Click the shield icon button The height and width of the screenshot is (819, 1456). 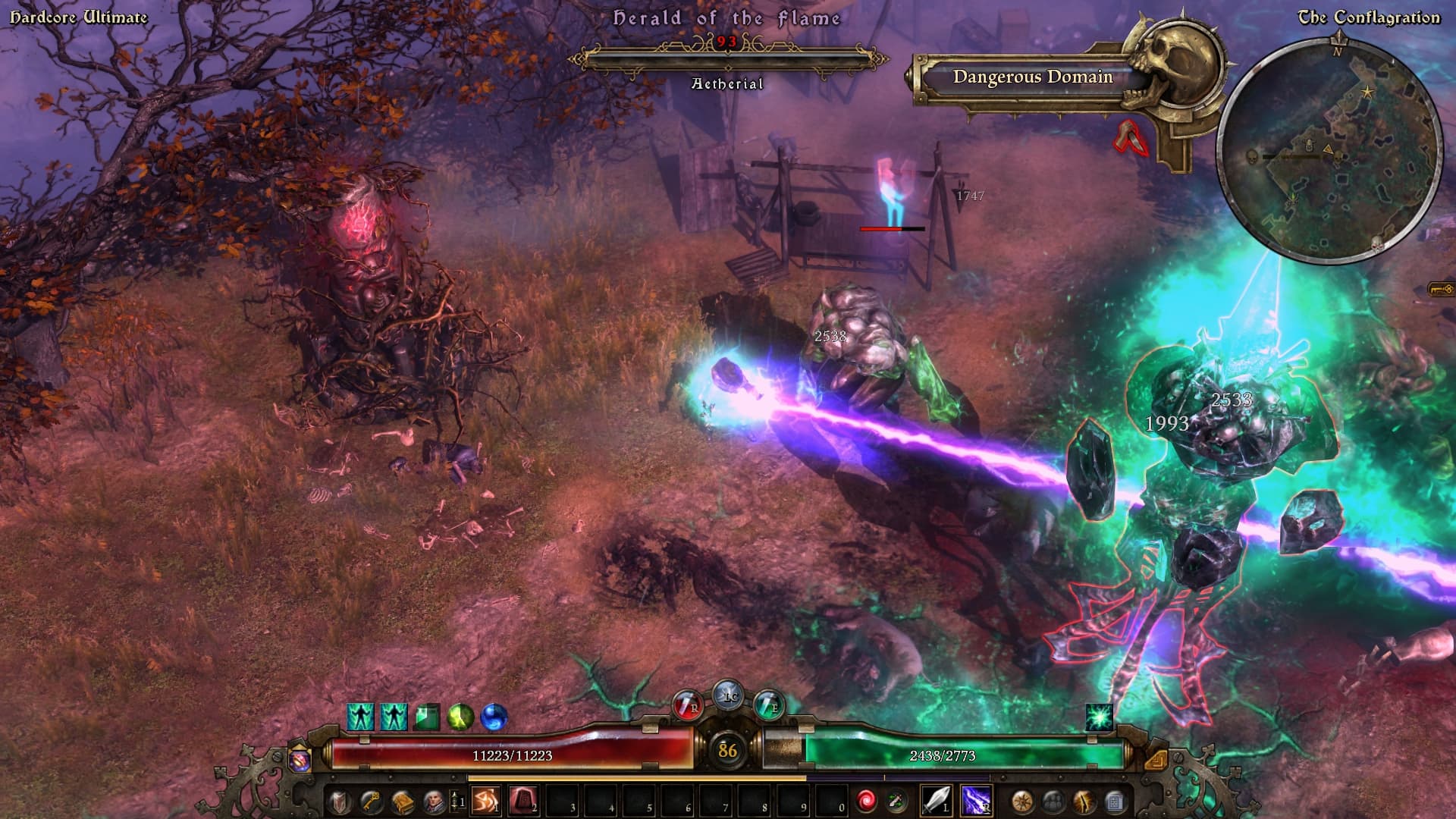[x=339, y=802]
